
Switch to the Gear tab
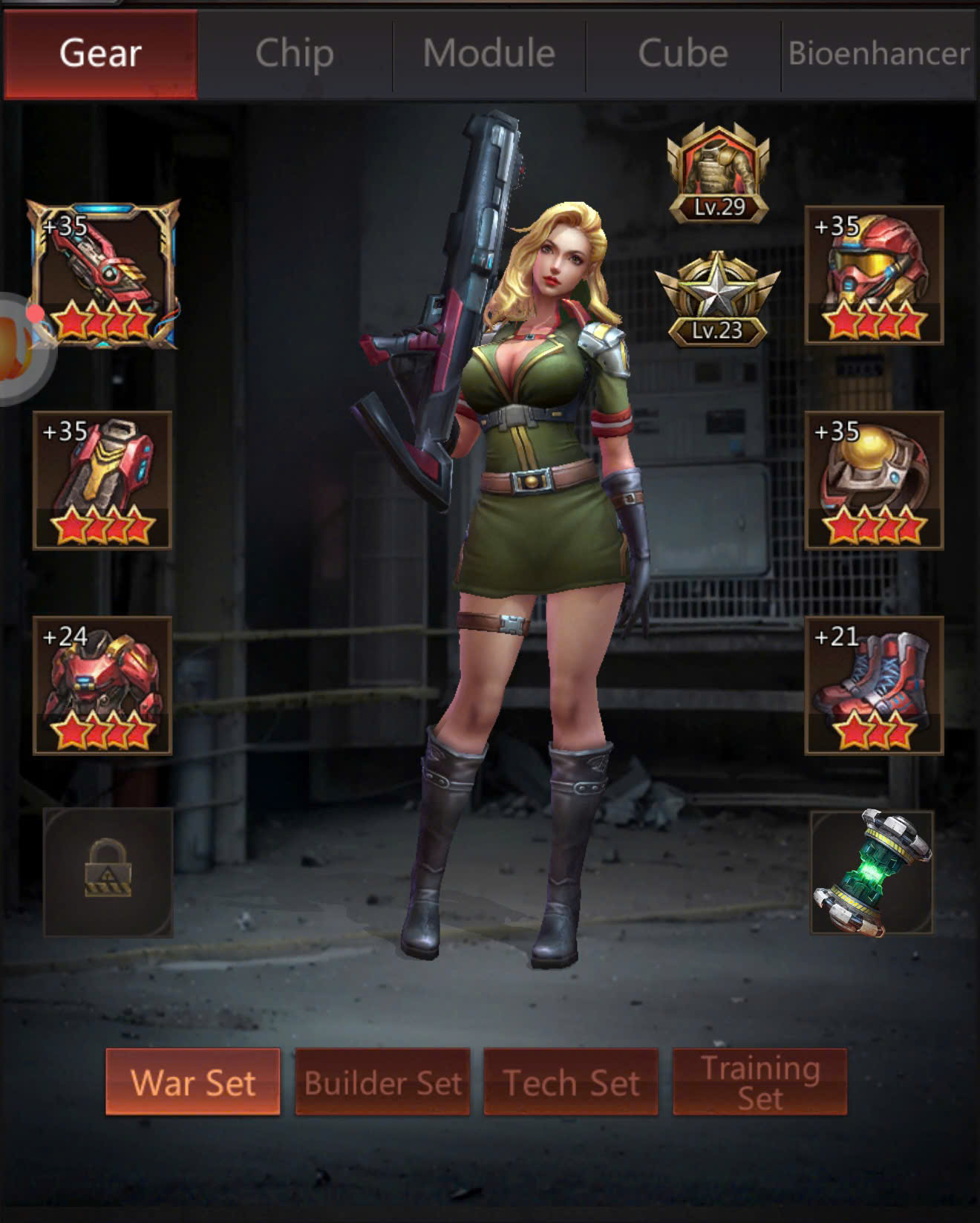click(100, 53)
